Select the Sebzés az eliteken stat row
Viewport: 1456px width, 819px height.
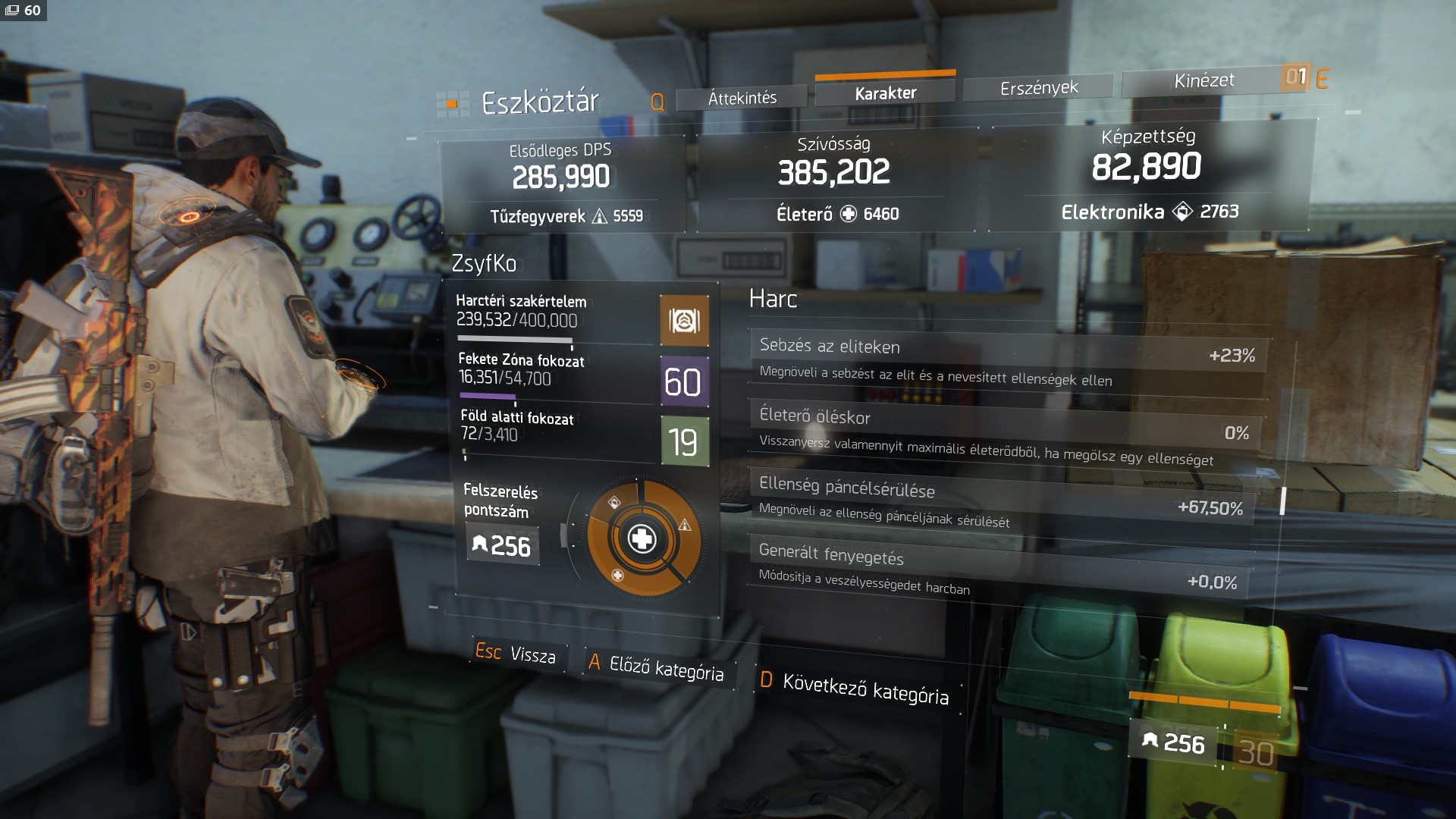click(1007, 362)
